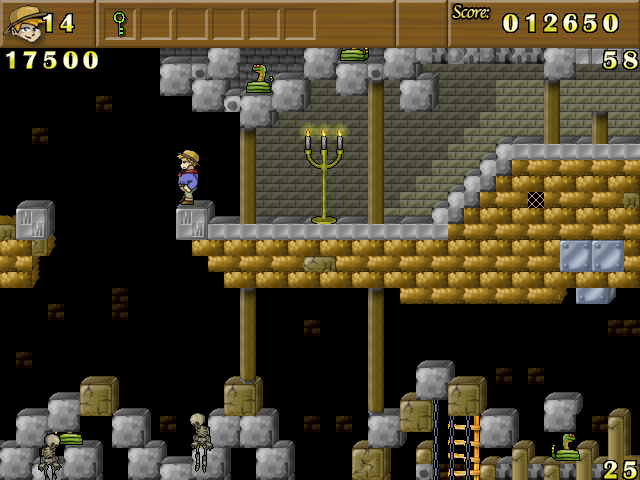The height and width of the screenshot is (480, 640).
Task: Click the explorer portrait icon
Action: pyautogui.click(x=22, y=22)
